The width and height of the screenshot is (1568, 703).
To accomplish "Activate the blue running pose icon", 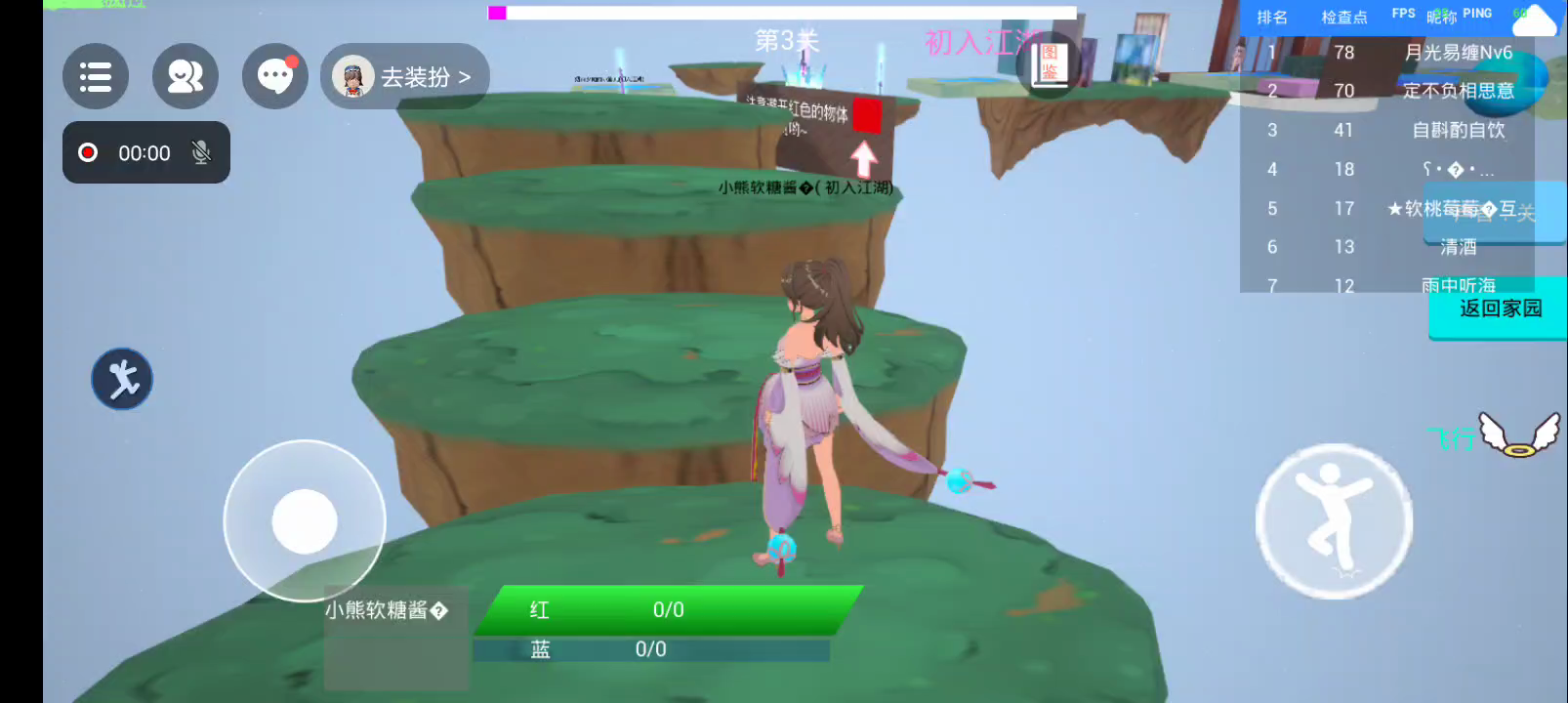I will (122, 379).
